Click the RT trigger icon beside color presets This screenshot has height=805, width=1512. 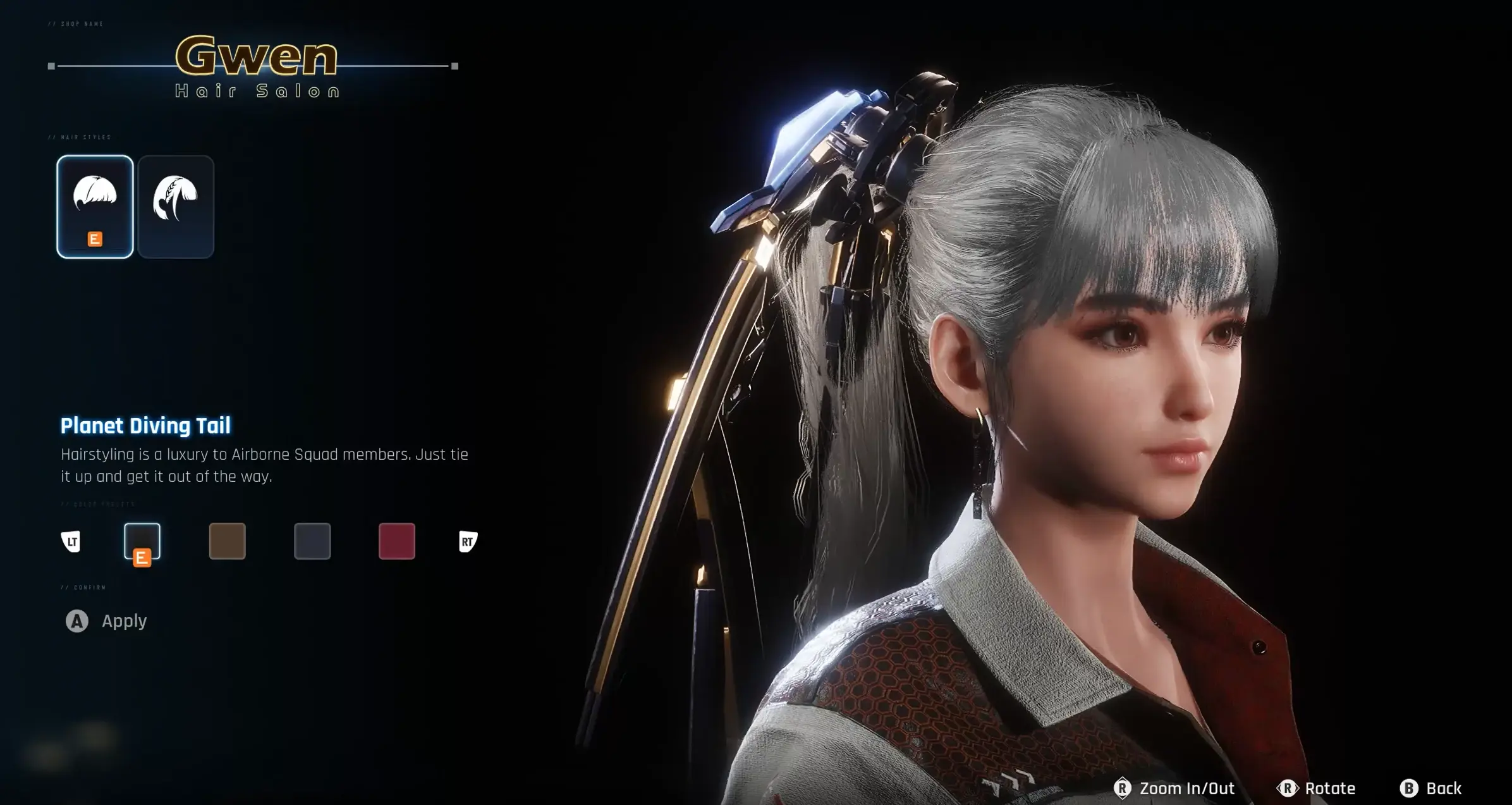(468, 542)
